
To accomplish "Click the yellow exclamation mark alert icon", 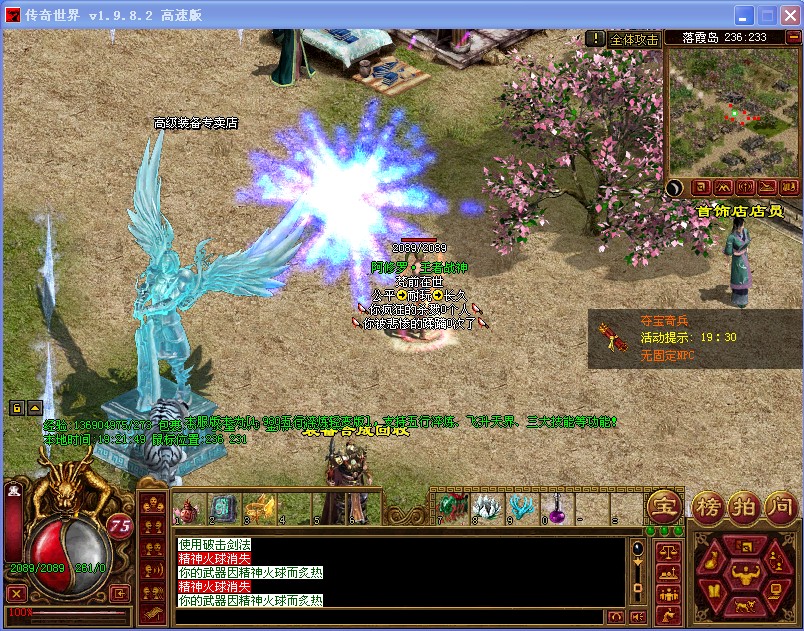I will click(597, 38).
